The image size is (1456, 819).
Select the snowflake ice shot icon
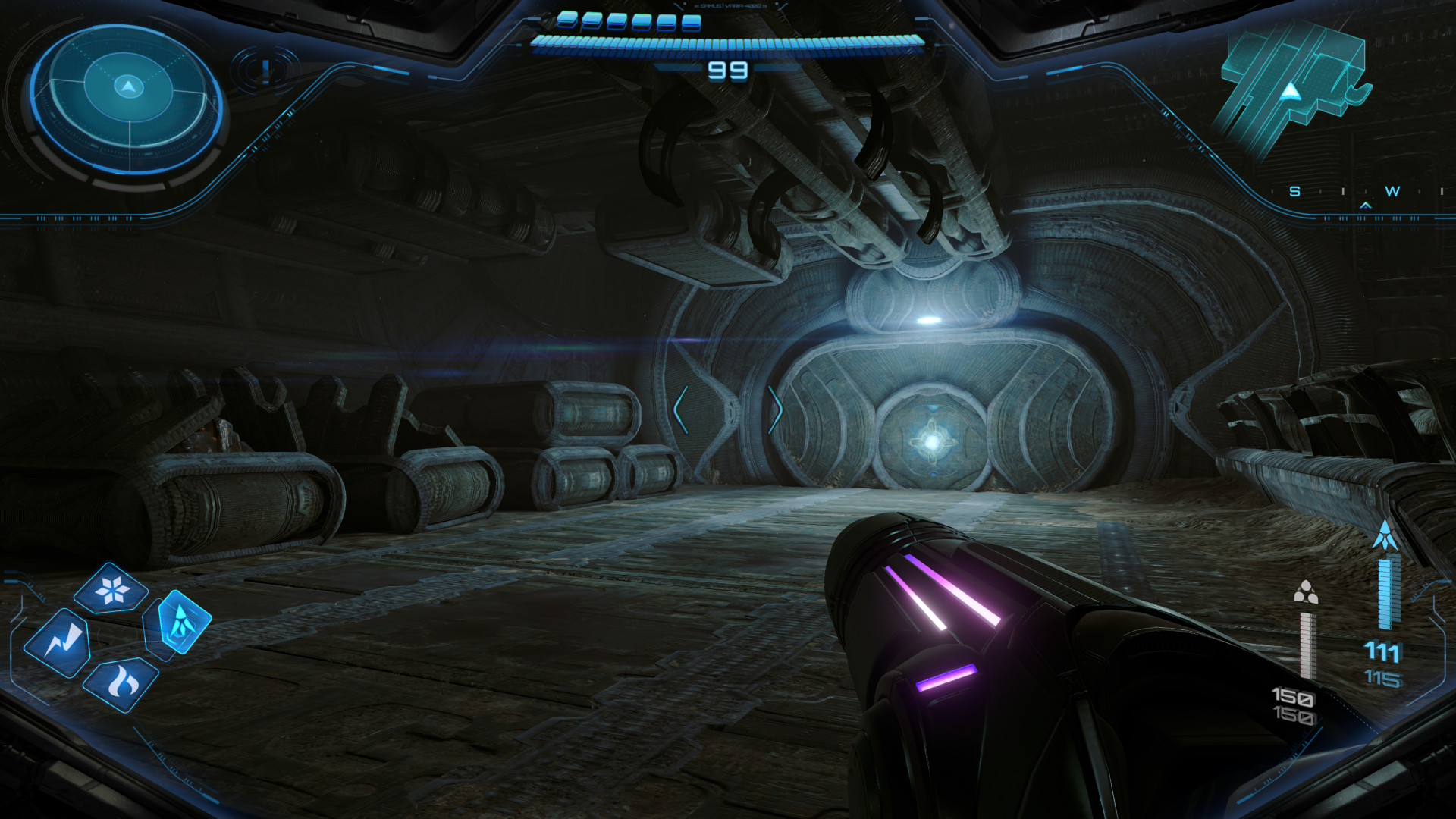111,589
